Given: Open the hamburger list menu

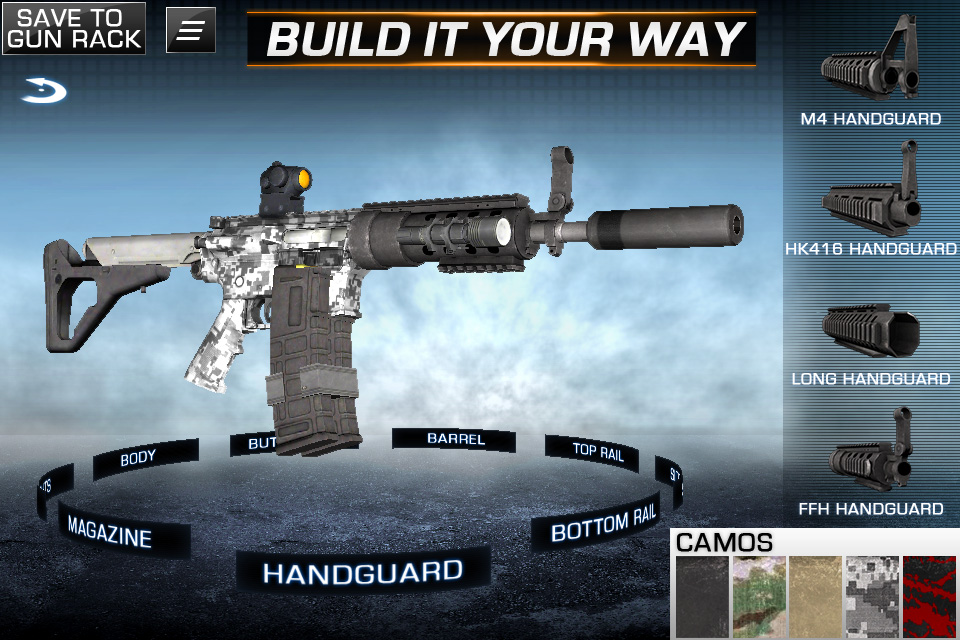Looking at the screenshot, I should pyautogui.click(x=190, y=30).
